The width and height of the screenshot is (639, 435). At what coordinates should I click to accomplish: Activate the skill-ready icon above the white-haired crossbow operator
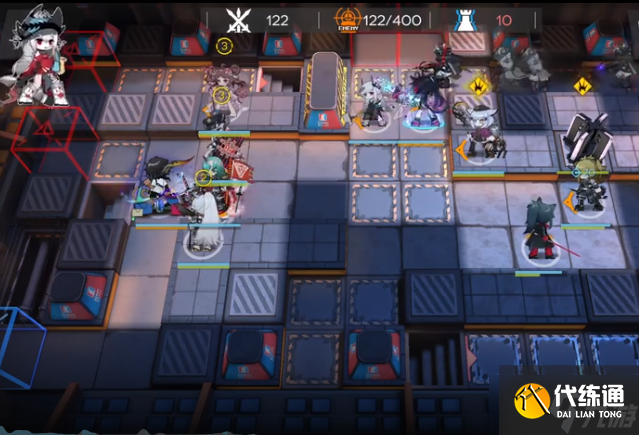pos(478,86)
